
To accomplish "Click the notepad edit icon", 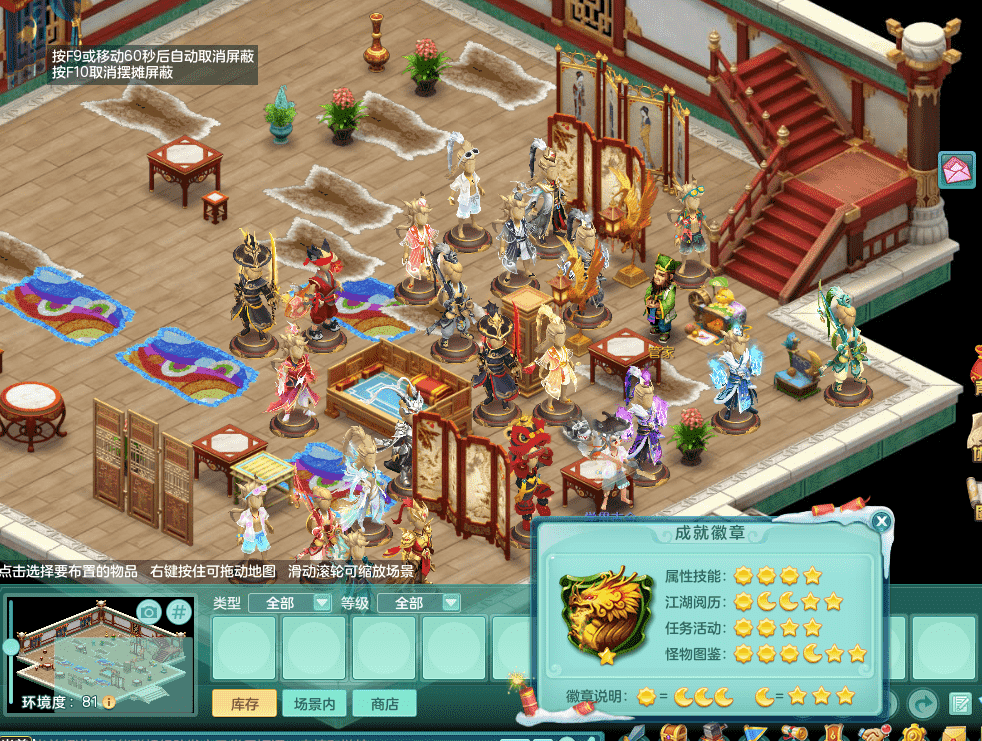I will (x=960, y=703).
